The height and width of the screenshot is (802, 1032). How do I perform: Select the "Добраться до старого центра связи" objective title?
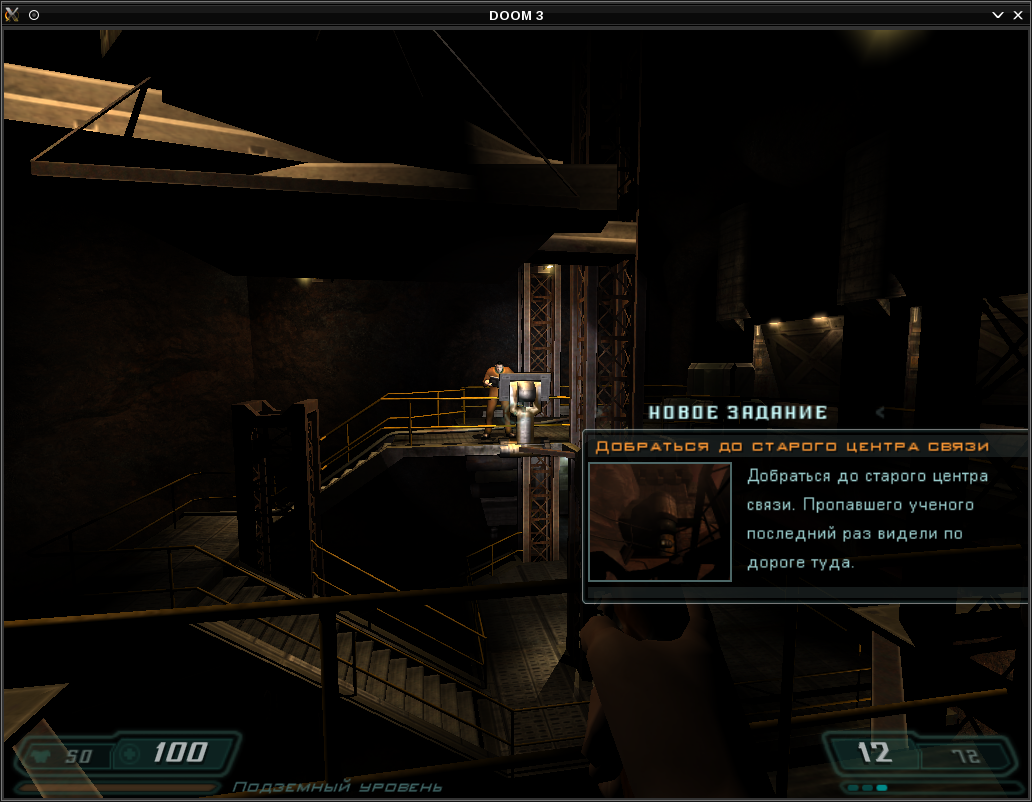[792, 446]
